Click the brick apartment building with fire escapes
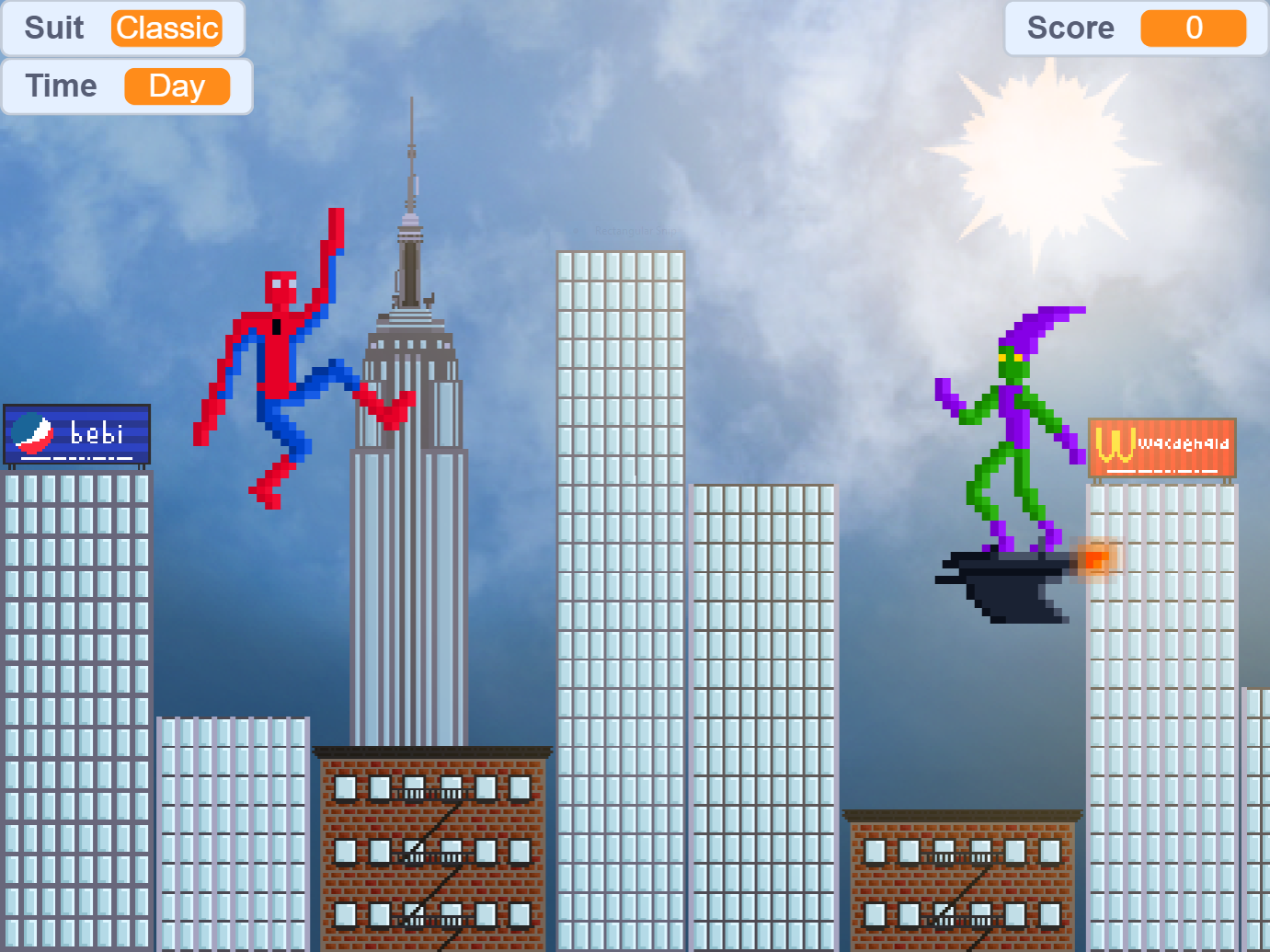 (x=432, y=846)
